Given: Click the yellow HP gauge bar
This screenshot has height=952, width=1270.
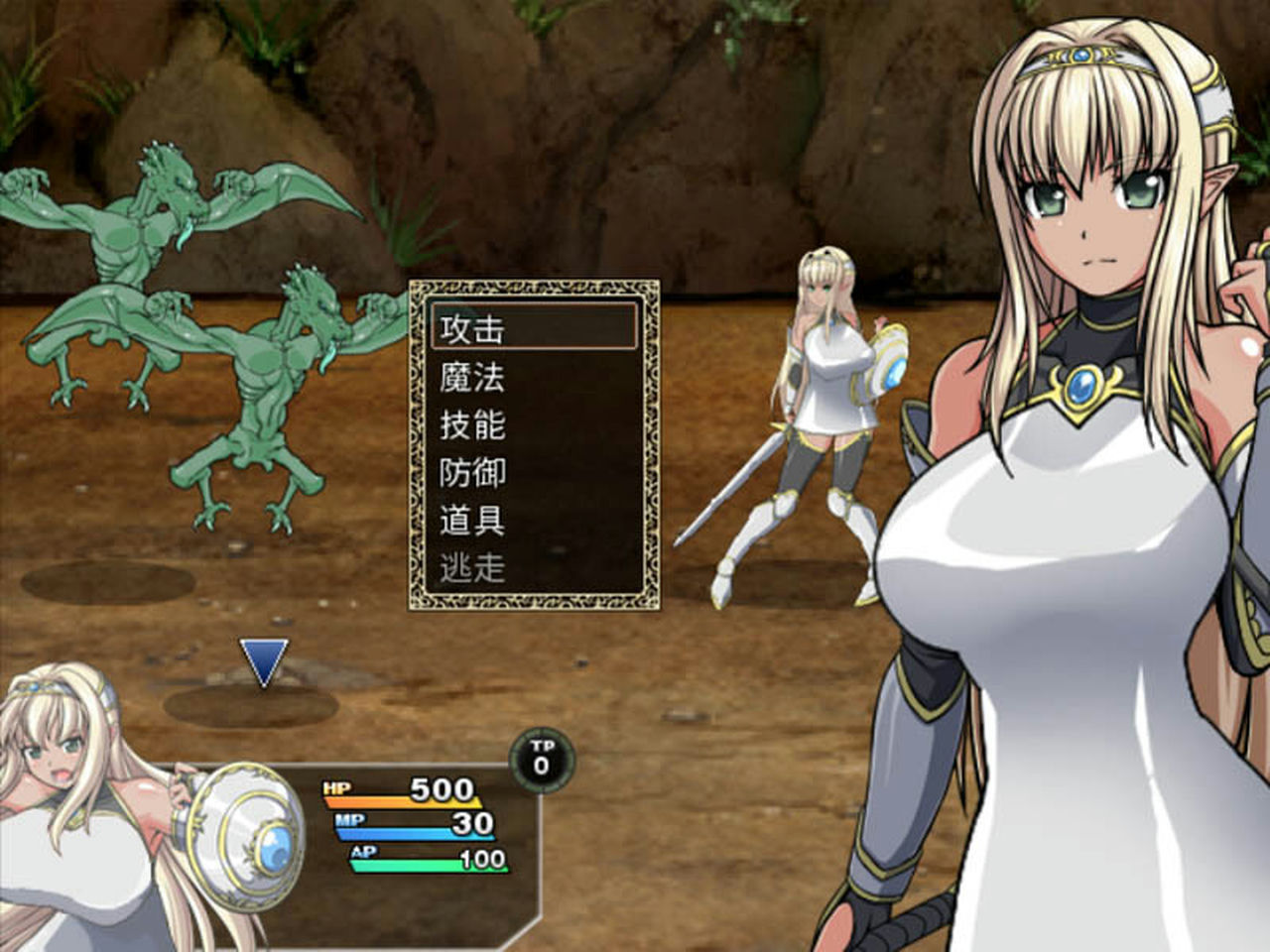Looking at the screenshot, I should click(x=397, y=802).
